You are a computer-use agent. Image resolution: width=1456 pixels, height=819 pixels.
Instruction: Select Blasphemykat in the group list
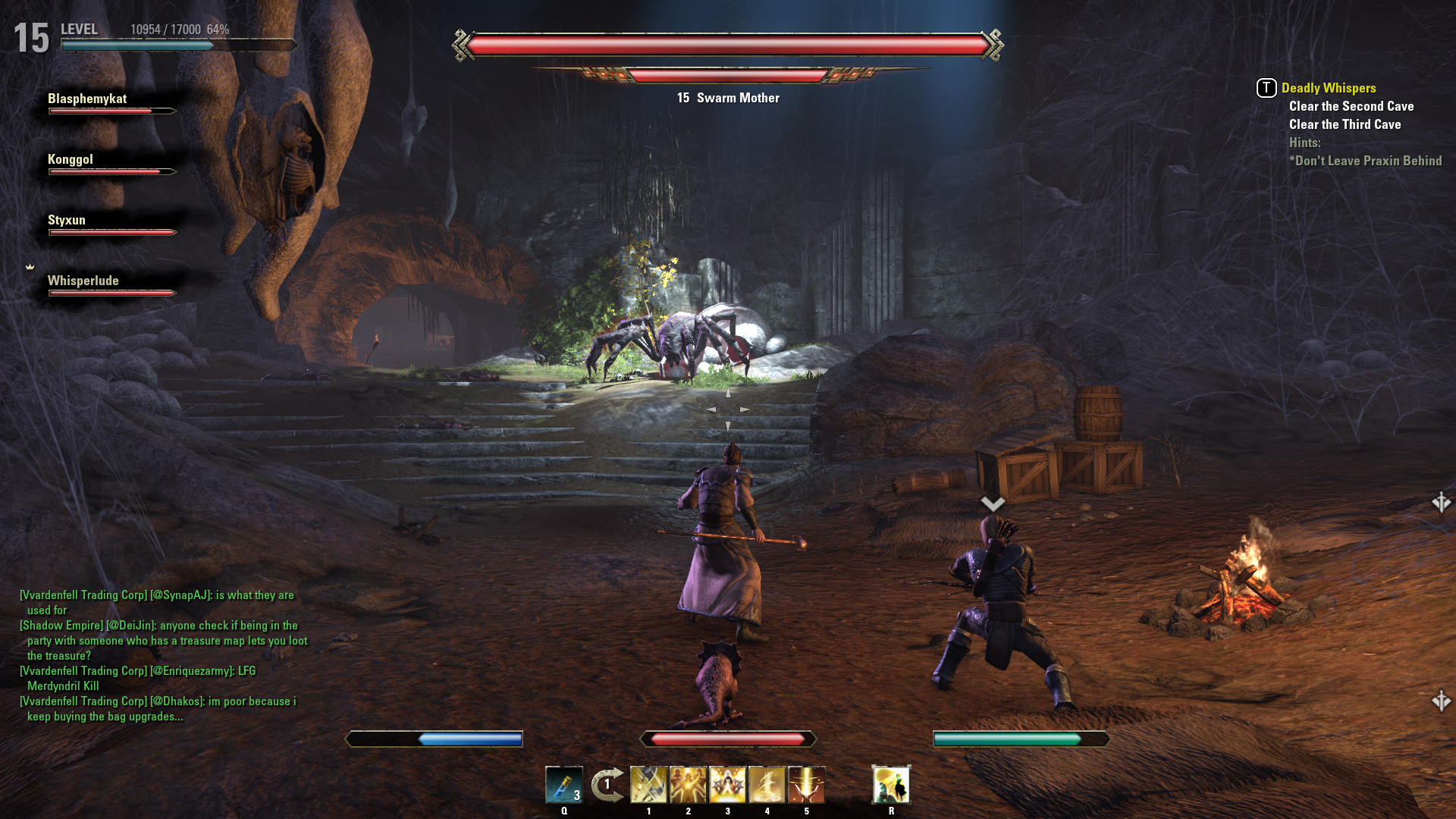(87, 99)
